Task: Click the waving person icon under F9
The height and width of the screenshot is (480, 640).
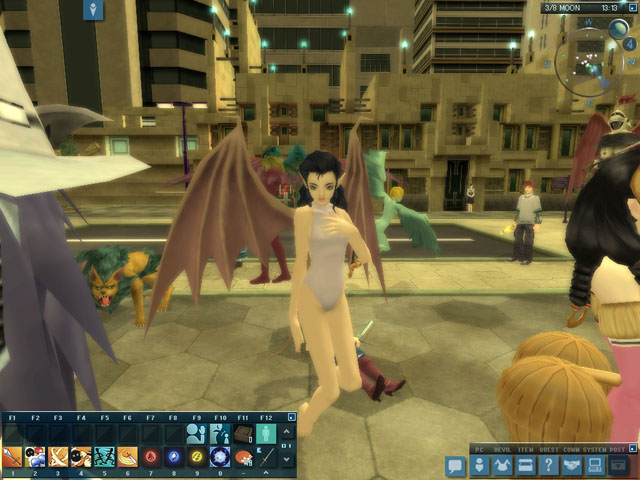Action: point(197,433)
